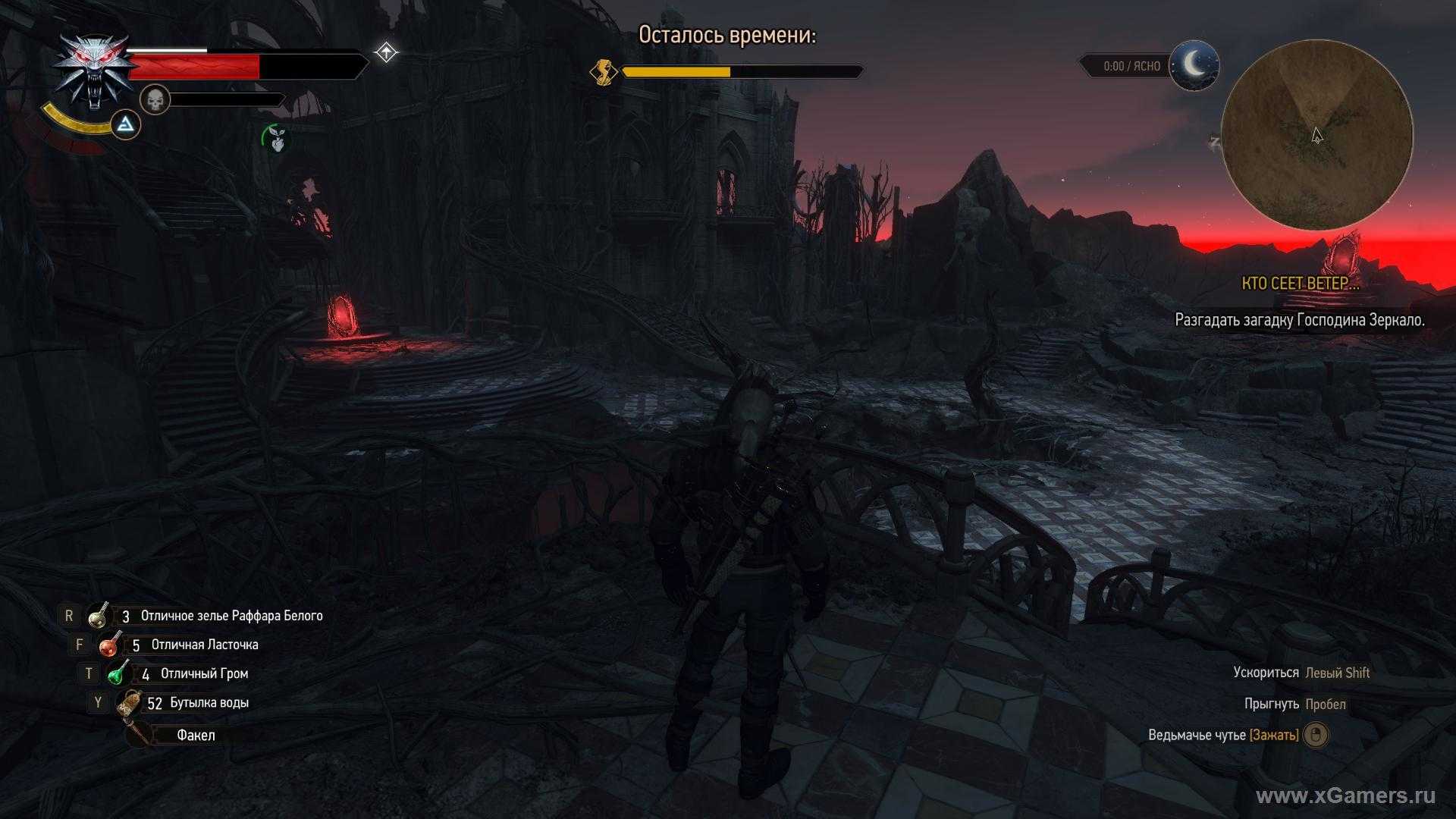Select the water bottle slot
This screenshot has height=819, width=1456.
(x=130, y=703)
